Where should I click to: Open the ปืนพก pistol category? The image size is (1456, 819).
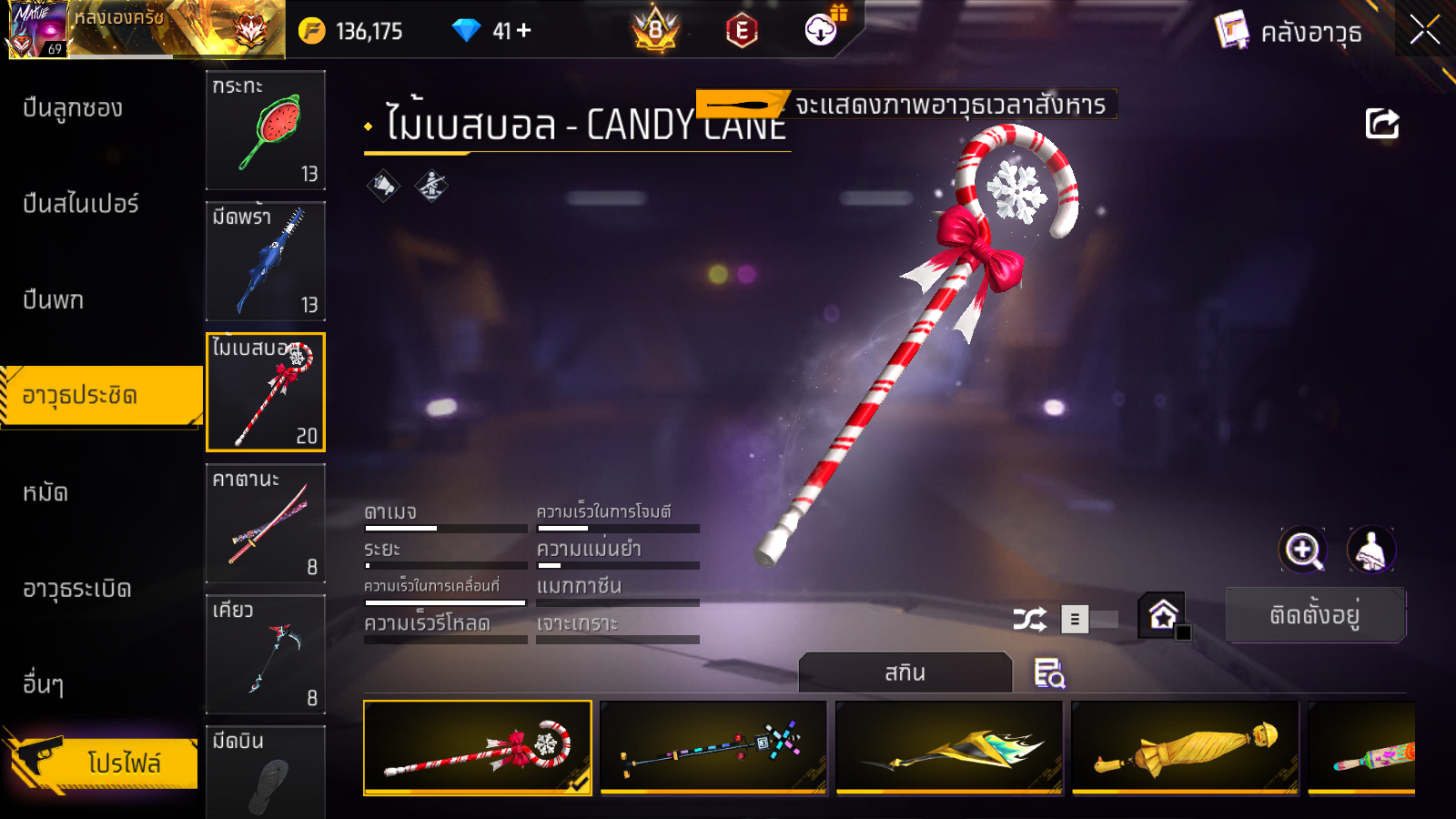[54, 299]
